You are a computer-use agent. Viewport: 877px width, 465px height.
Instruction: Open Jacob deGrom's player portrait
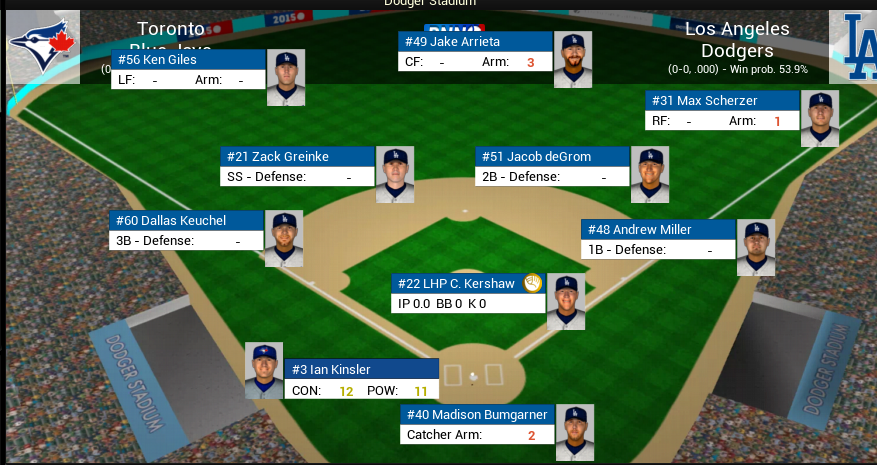coord(650,175)
